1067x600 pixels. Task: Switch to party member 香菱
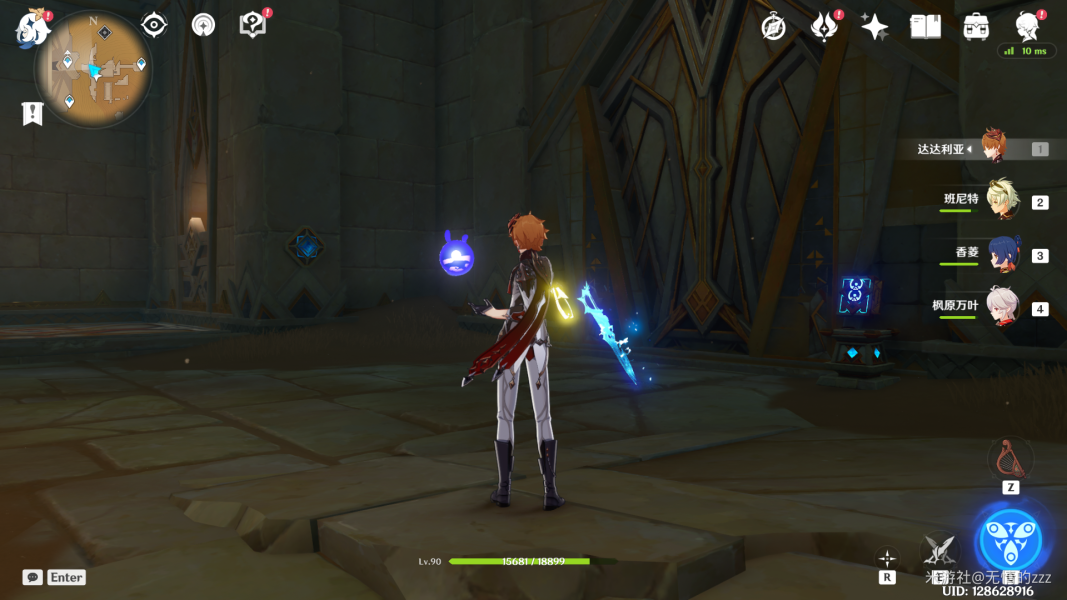tap(1001, 253)
